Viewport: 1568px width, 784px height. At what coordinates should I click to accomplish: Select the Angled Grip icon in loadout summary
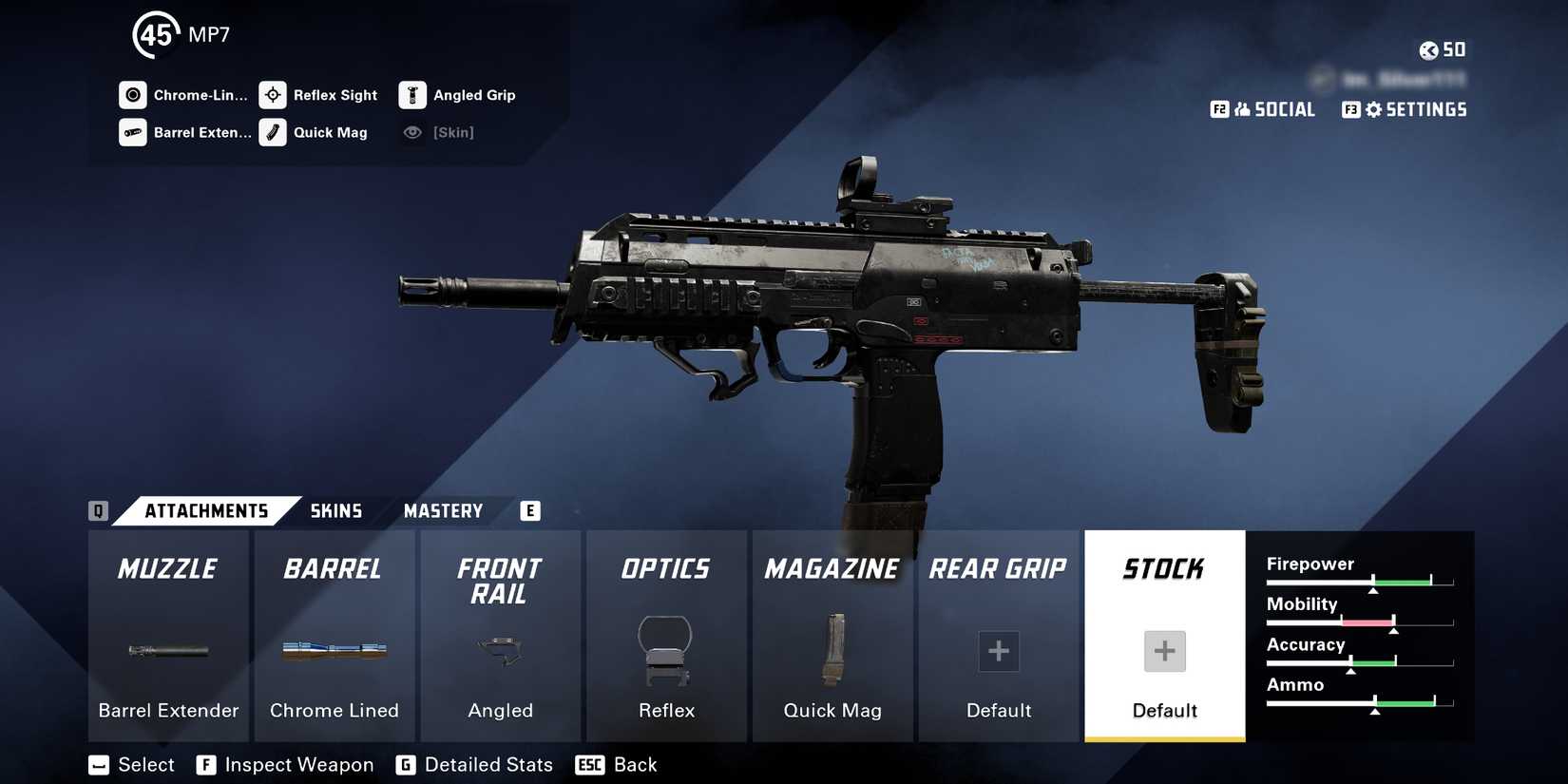click(x=411, y=94)
